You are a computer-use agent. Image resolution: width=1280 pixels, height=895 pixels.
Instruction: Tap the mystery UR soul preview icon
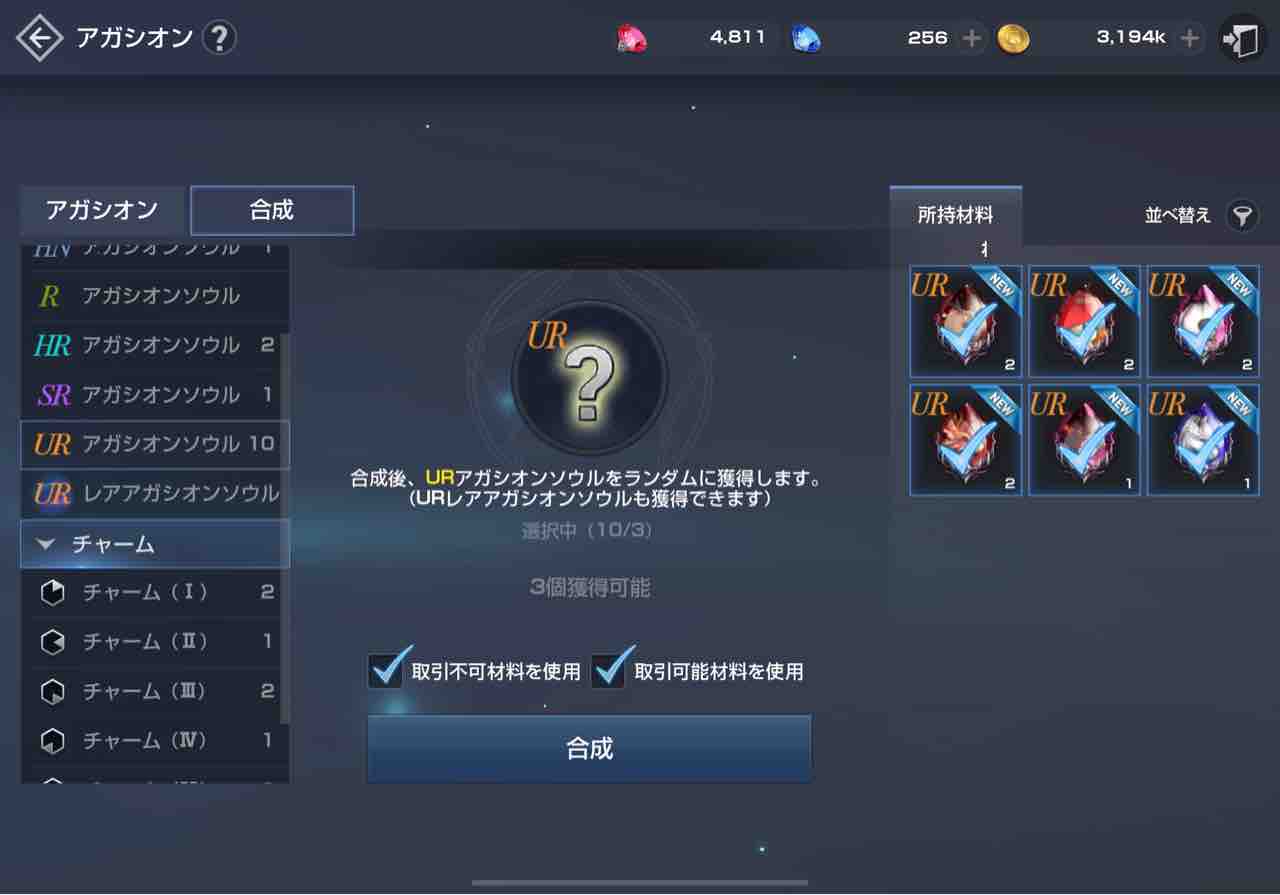tap(588, 377)
